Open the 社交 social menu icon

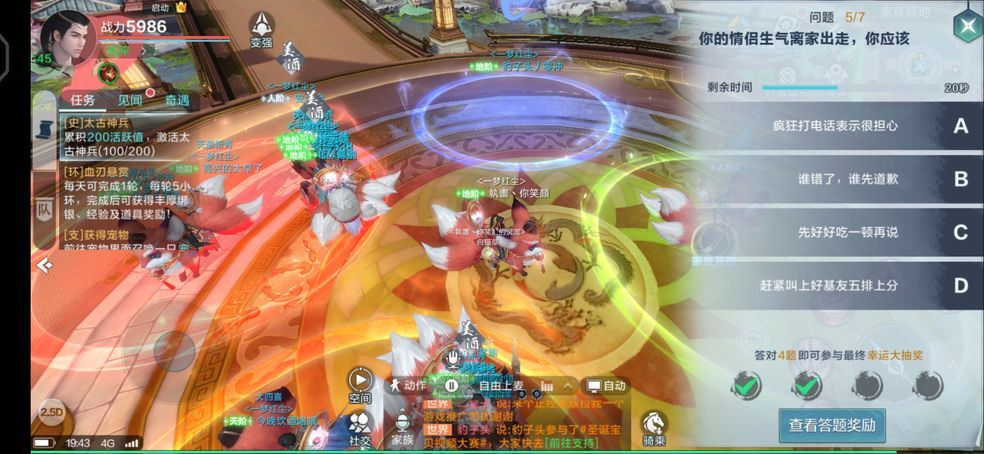coord(360,428)
